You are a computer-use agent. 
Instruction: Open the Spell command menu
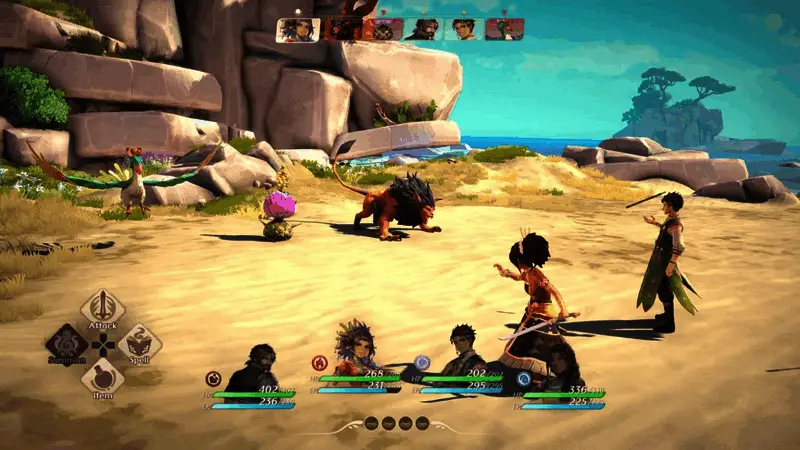click(140, 344)
